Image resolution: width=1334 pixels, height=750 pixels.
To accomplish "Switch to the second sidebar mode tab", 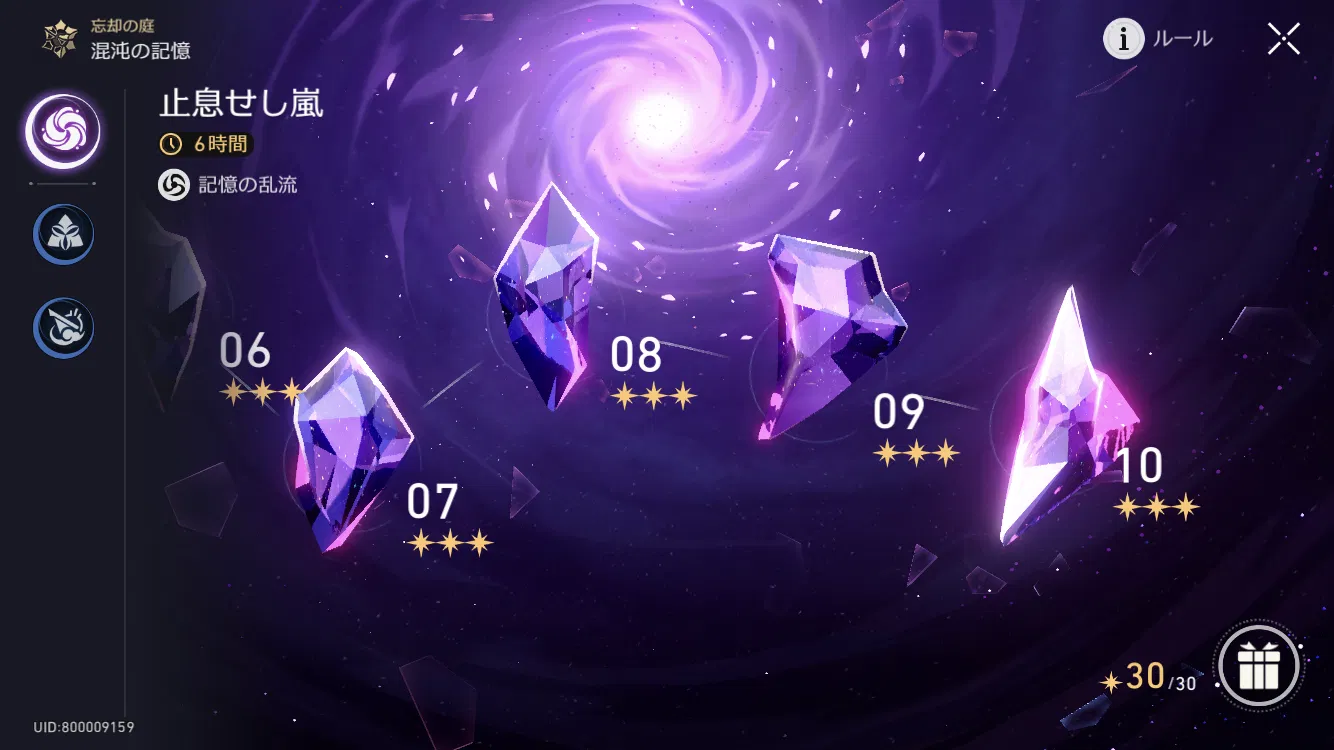I will (x=62, y=233).
